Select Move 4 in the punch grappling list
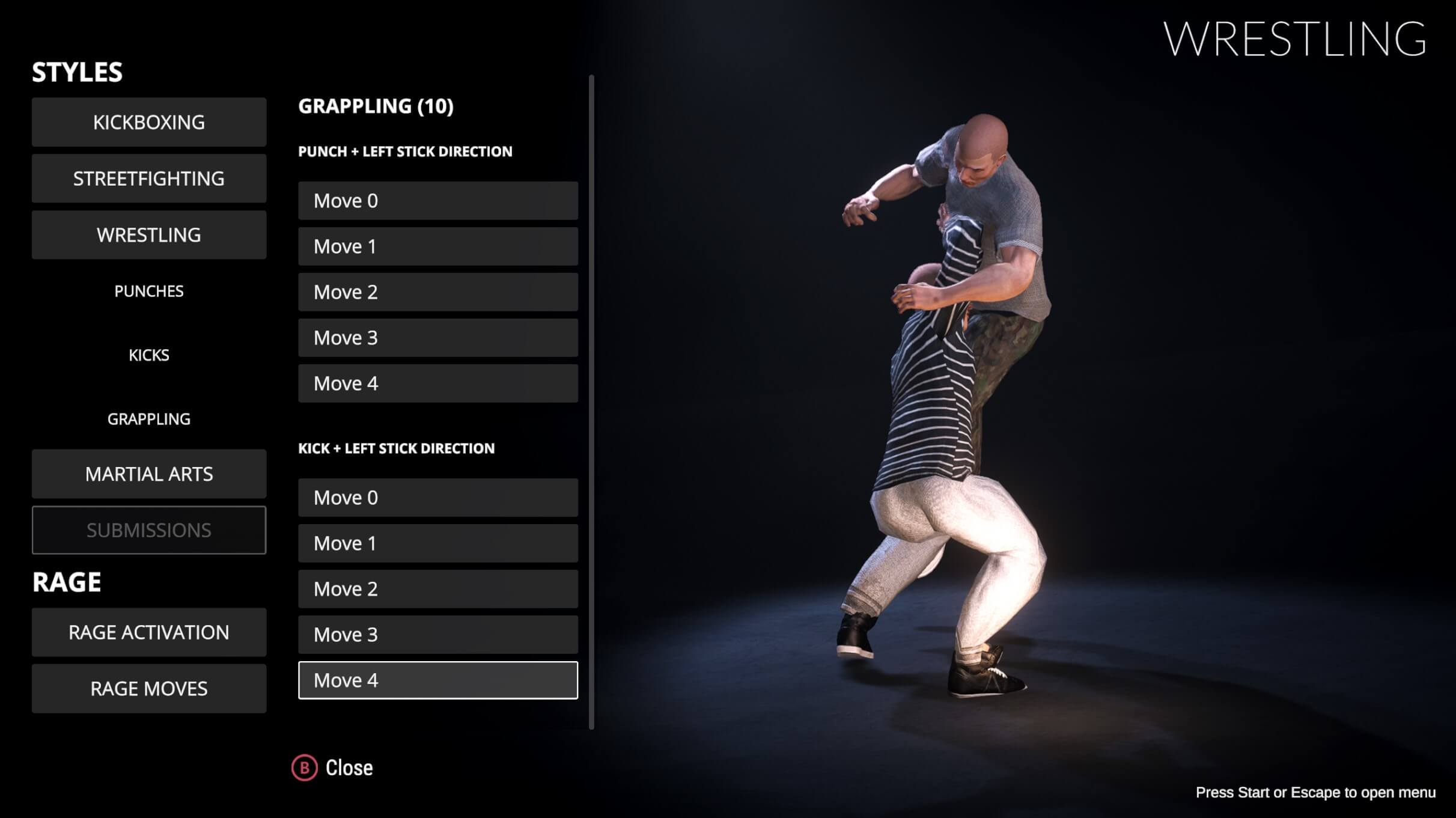This screenshot has width=1456, height=818. click(x=437, y=383)
